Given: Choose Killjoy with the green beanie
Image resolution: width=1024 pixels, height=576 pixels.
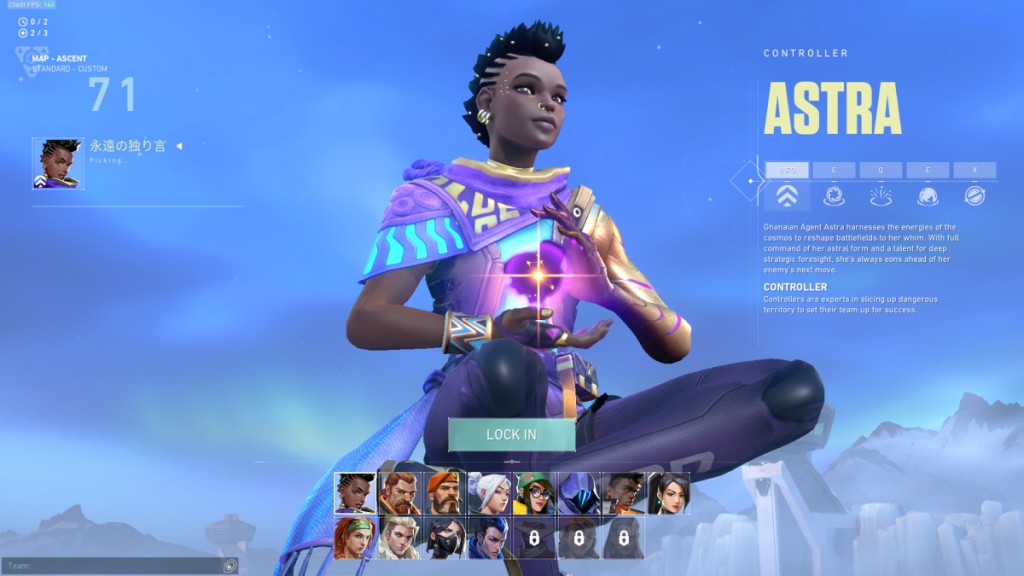Looking at the screenshot, I should click(x=534, y=493).
